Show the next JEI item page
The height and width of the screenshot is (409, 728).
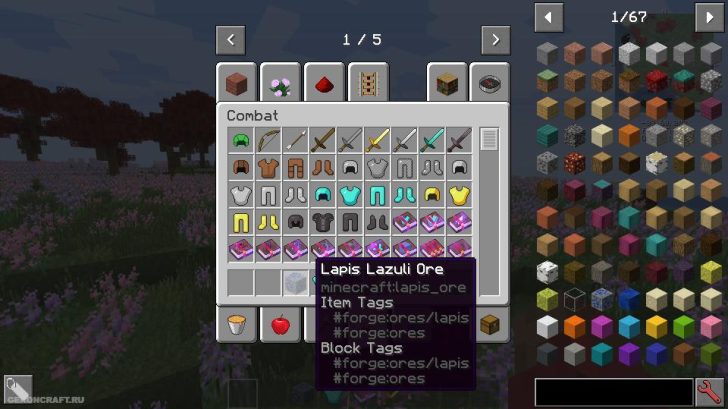click(709, 17)
